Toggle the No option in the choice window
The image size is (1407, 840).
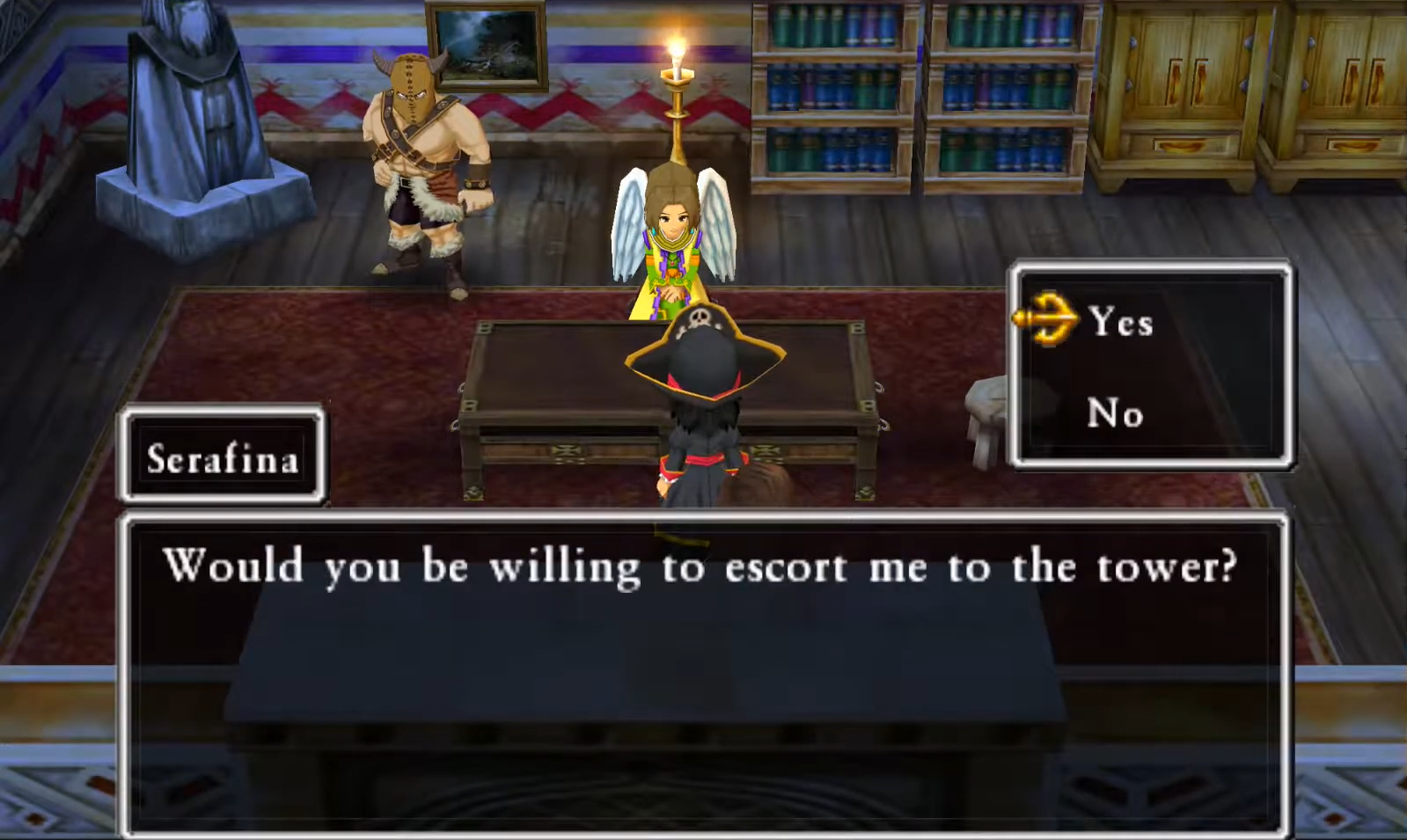pos(1113,413)
